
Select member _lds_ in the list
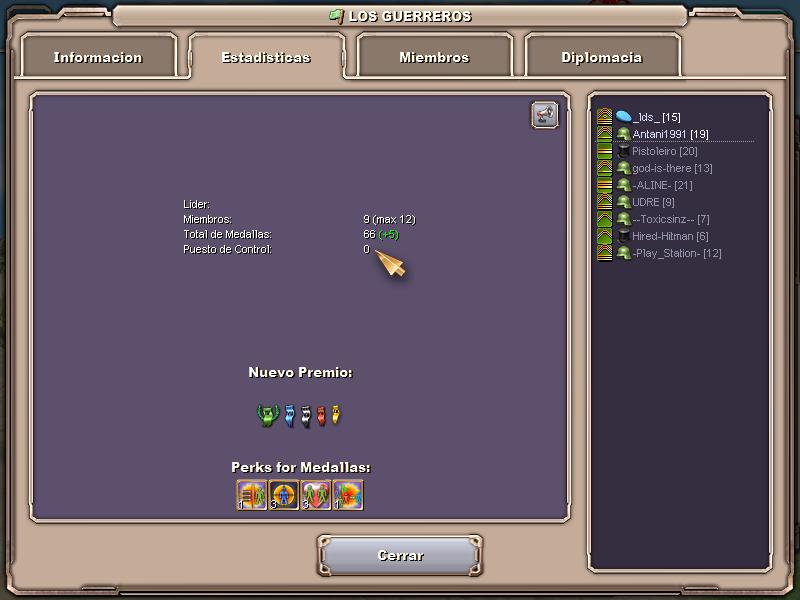coord(656,117)
